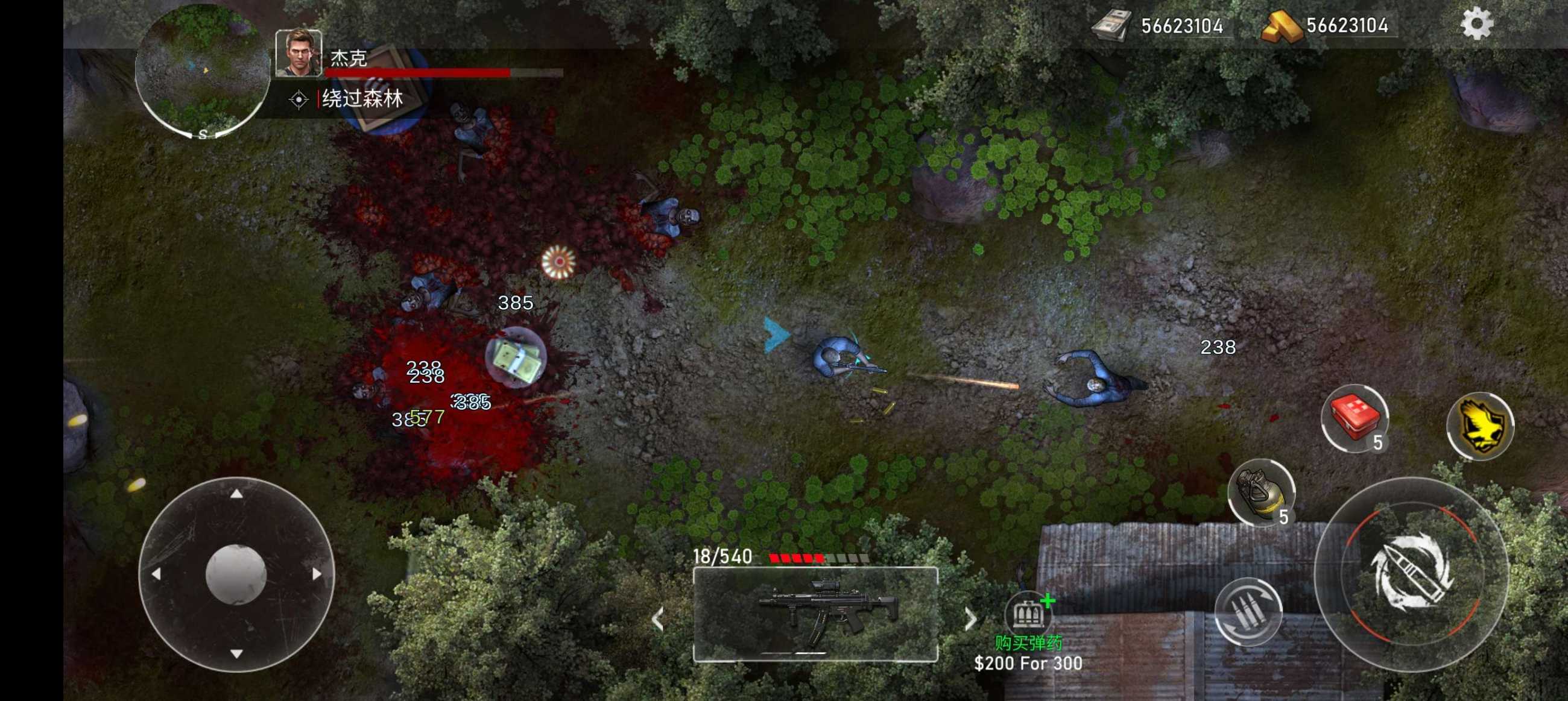This screenshot has width=1568, height=701.
Task: Tap the joystick's left arrow
Action: [156, 573]
